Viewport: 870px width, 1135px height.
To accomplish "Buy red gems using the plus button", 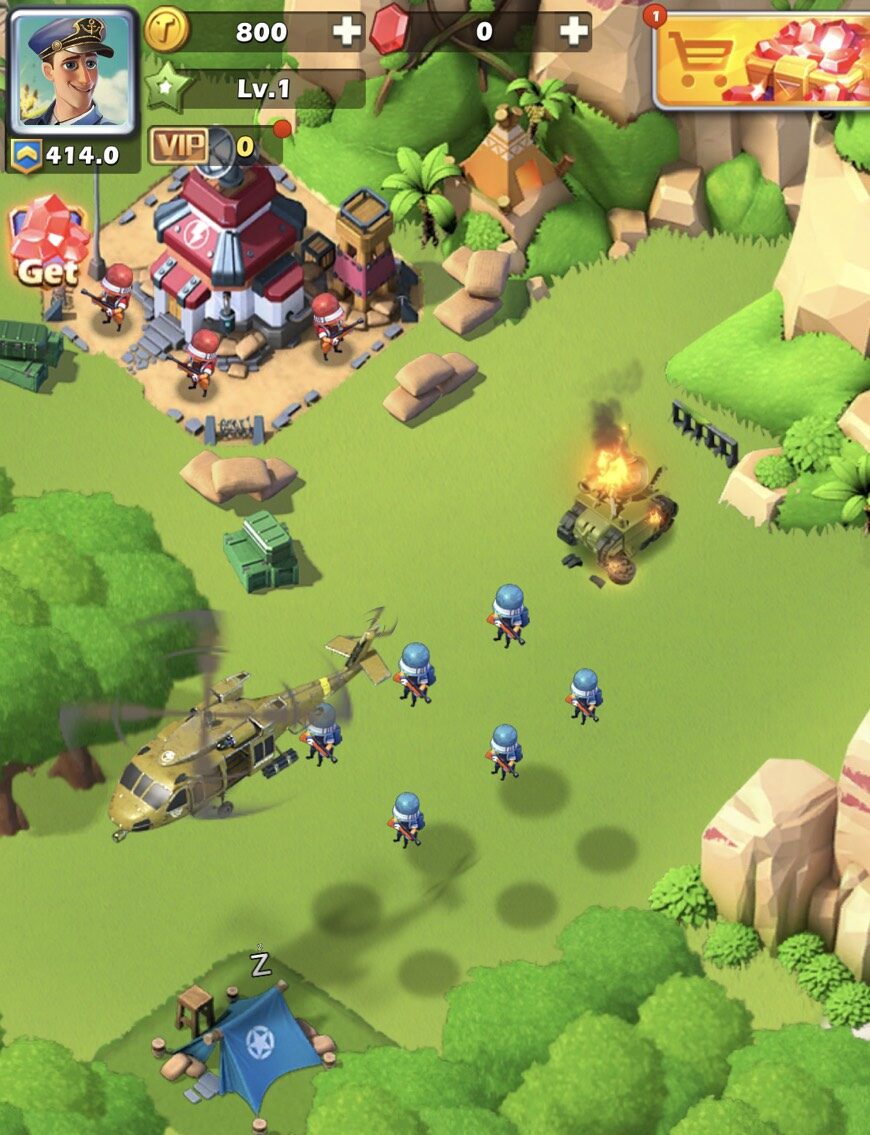I will (574, 32).
